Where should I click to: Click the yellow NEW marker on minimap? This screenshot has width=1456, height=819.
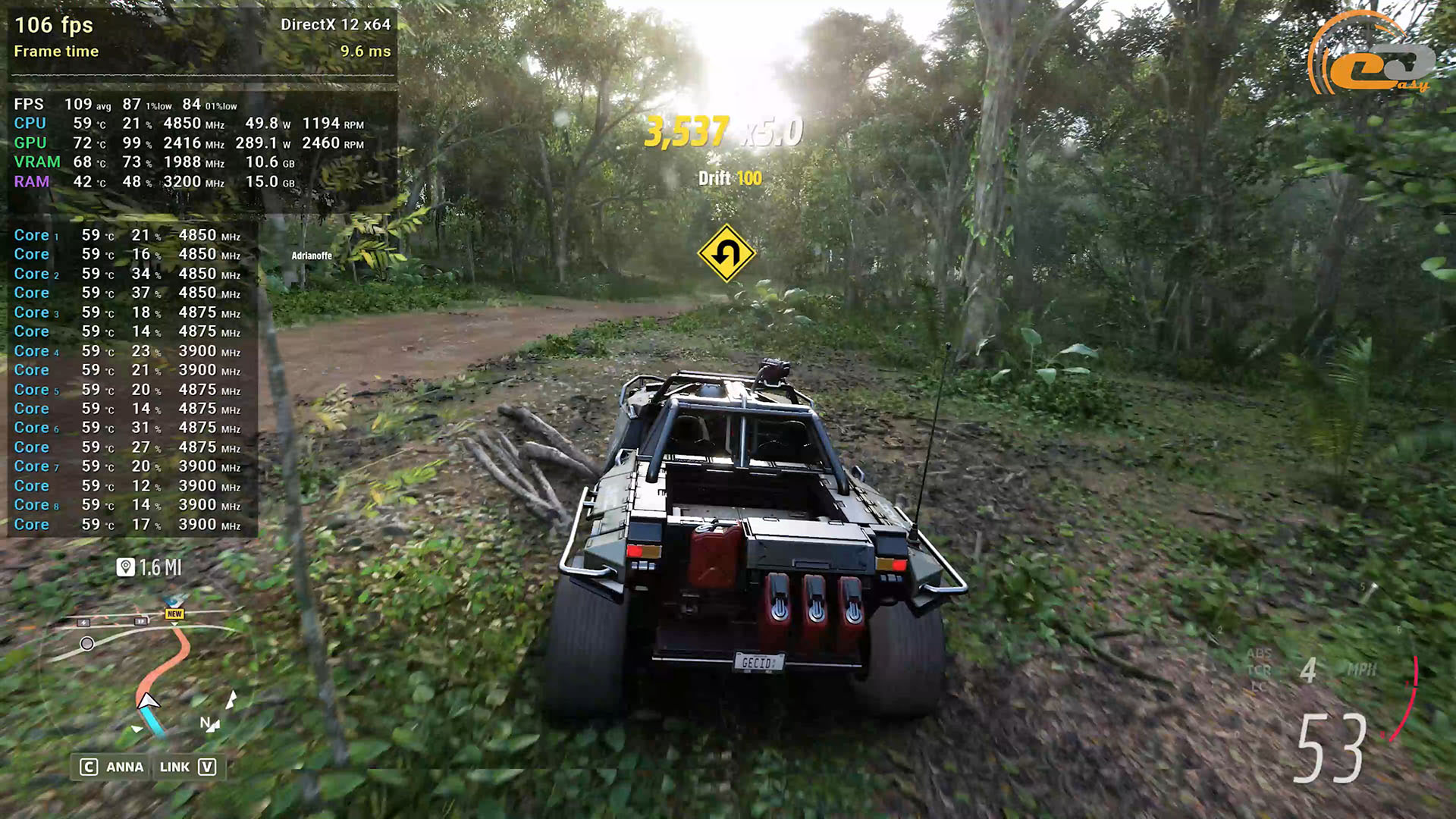[174, 613]
